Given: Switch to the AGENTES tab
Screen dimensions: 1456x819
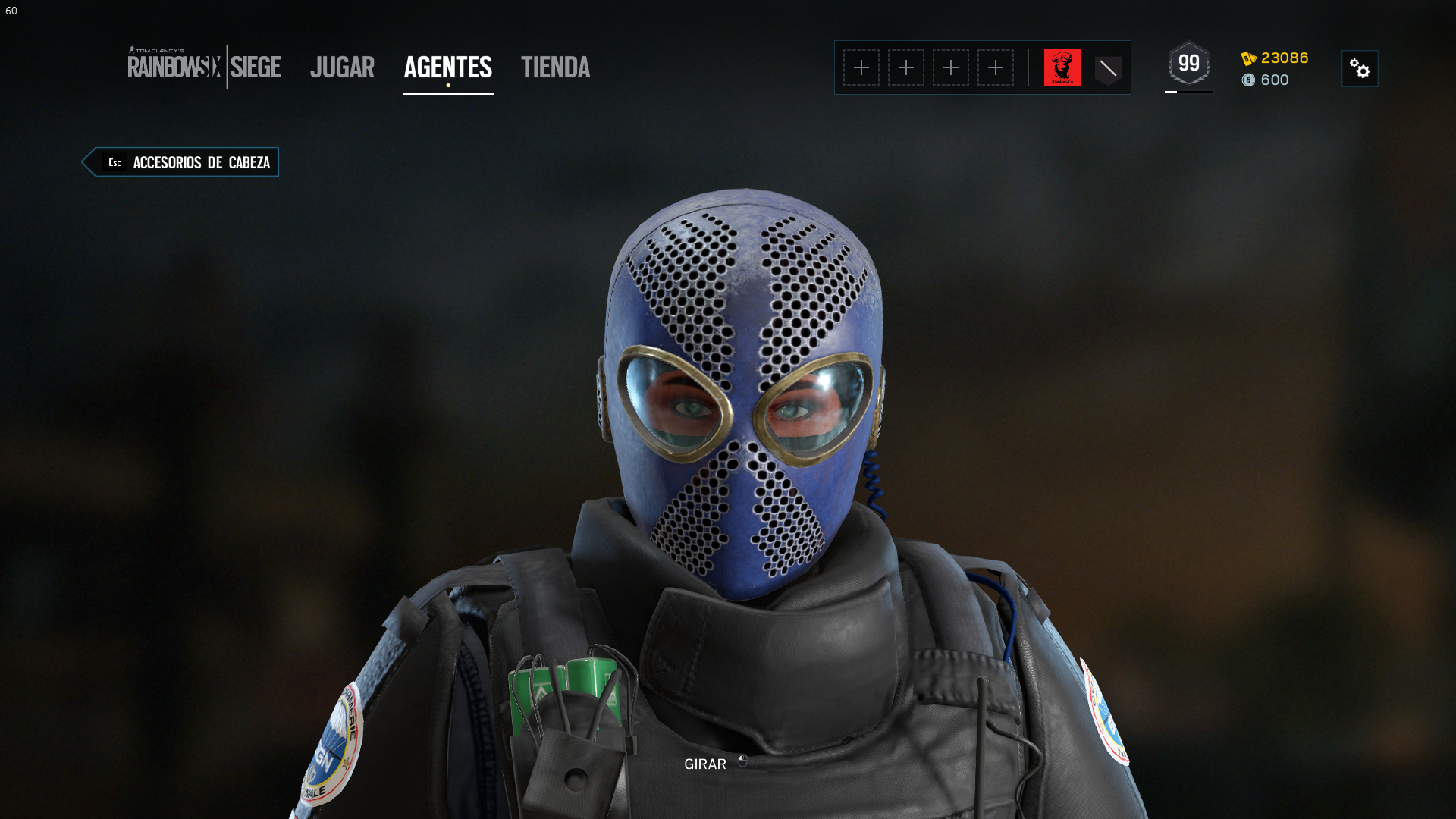Looking at the screenshot, I should 447,67.
